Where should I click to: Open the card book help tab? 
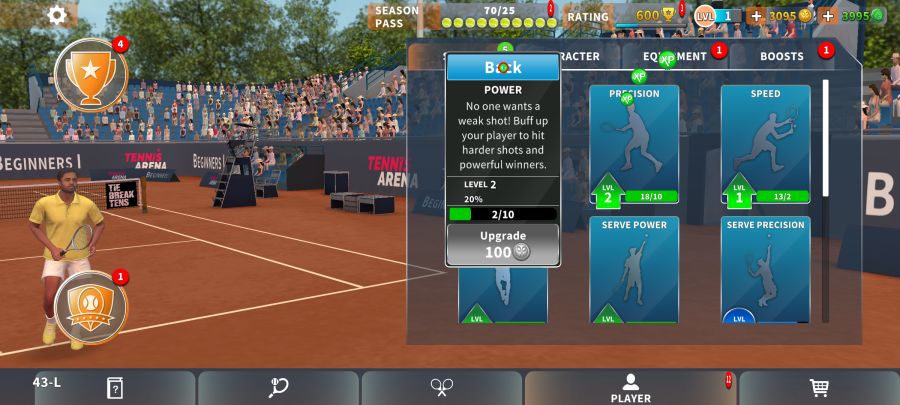(x=115, y=388)
